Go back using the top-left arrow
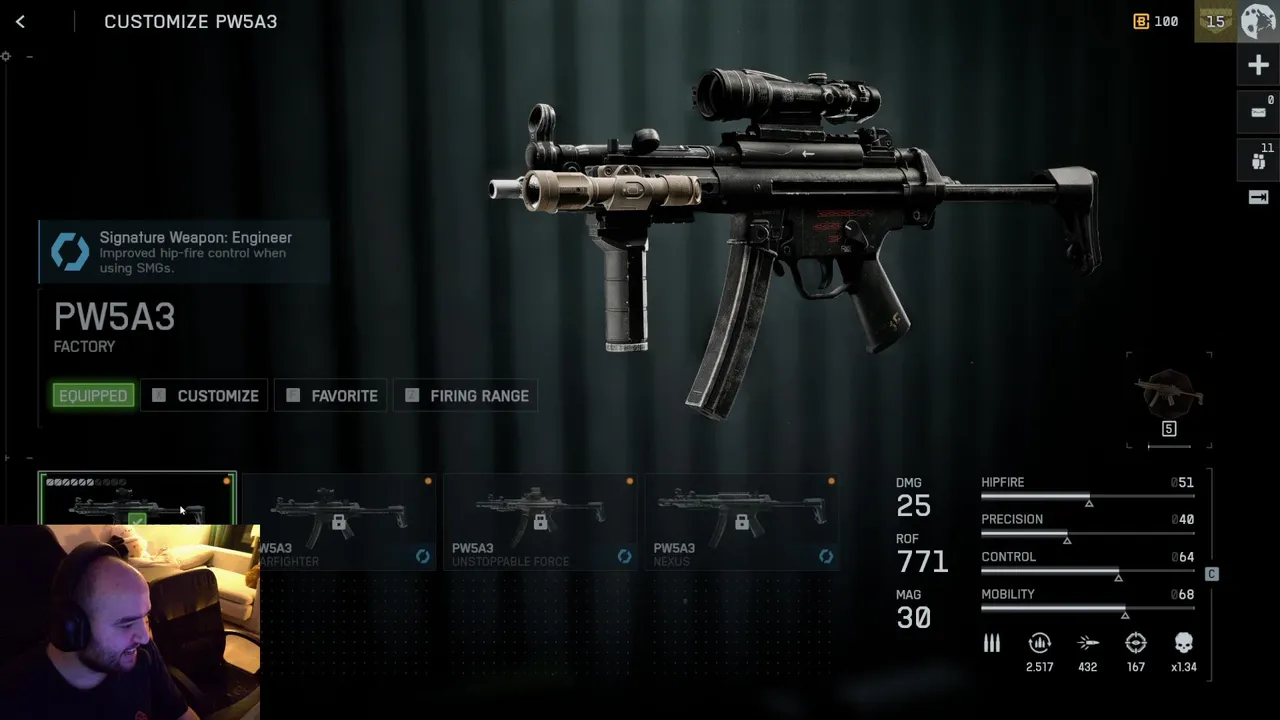 [x=20, y=21]
